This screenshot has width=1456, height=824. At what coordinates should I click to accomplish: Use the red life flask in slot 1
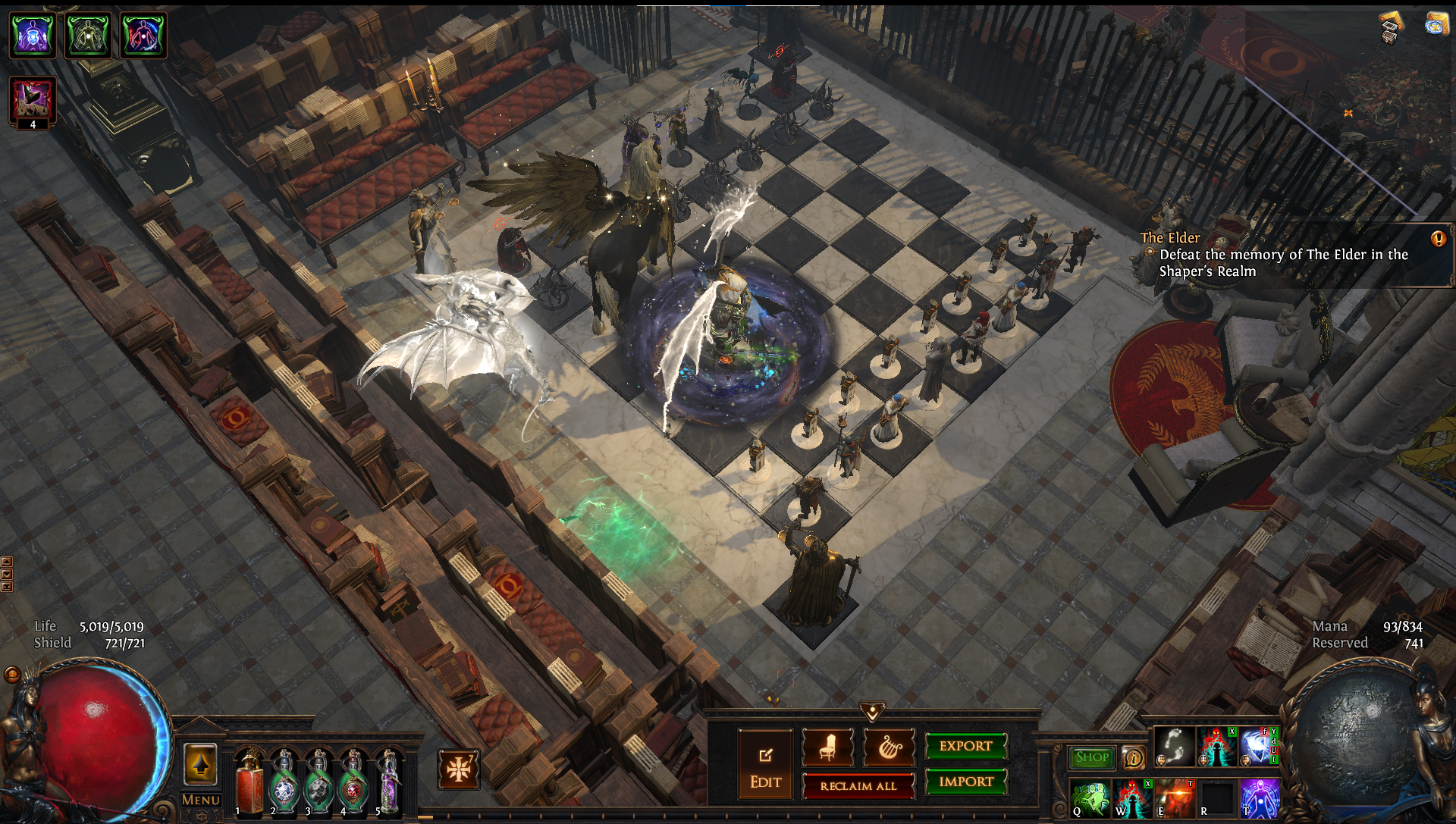tap(249, 781)
